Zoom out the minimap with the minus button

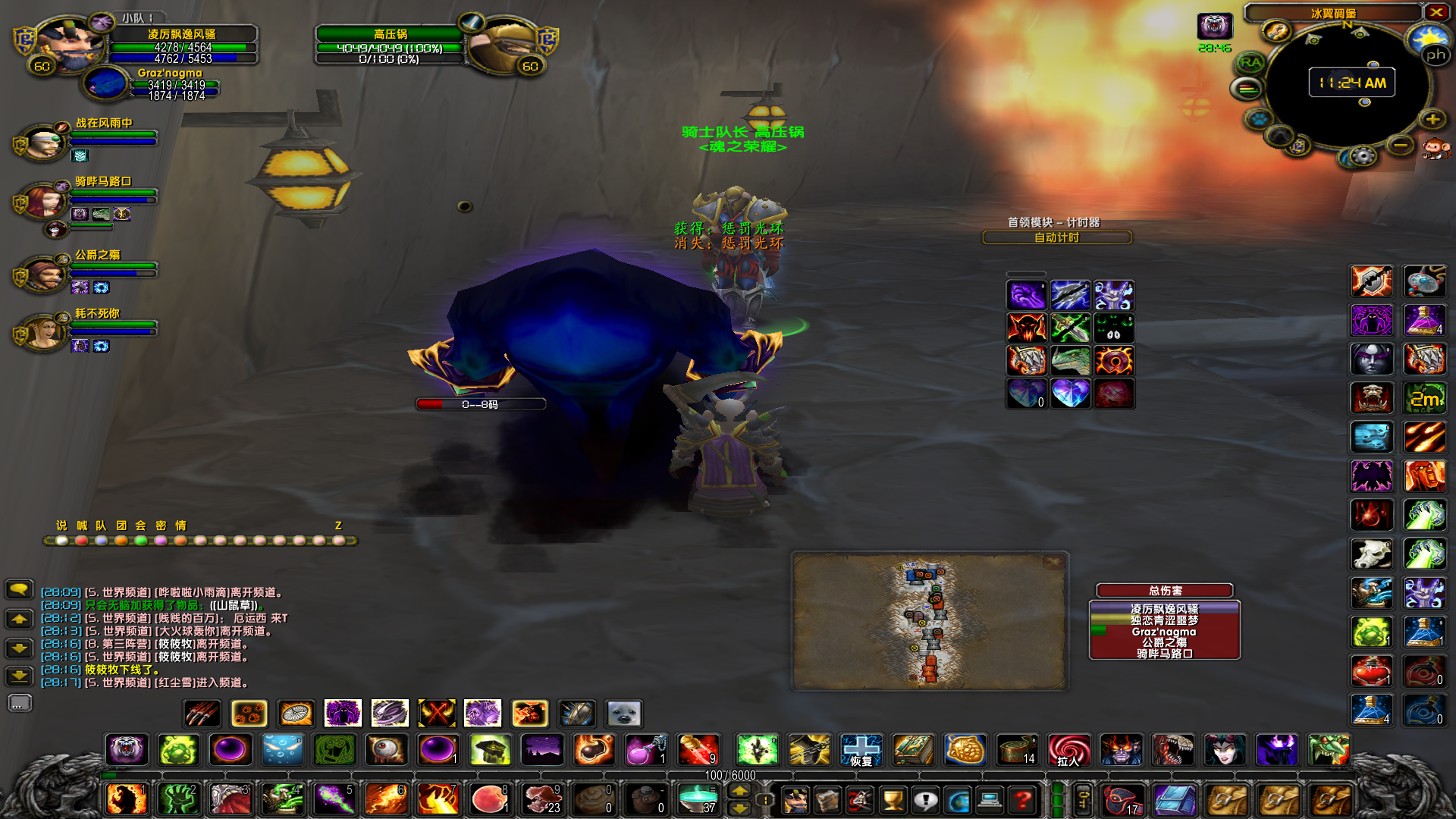tap(1401, 144)
